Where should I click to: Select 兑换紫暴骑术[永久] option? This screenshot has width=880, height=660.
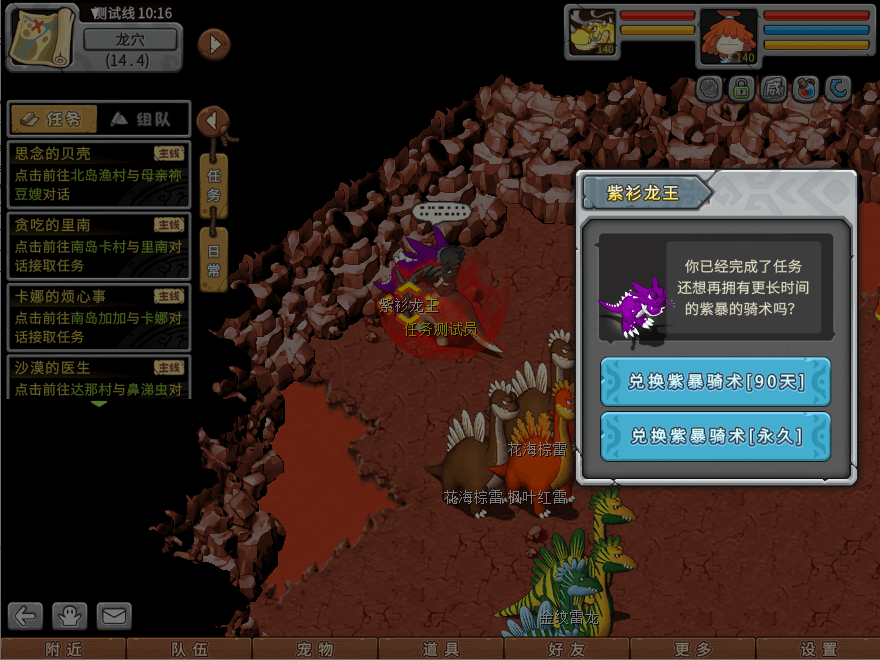tap(715, 436)
